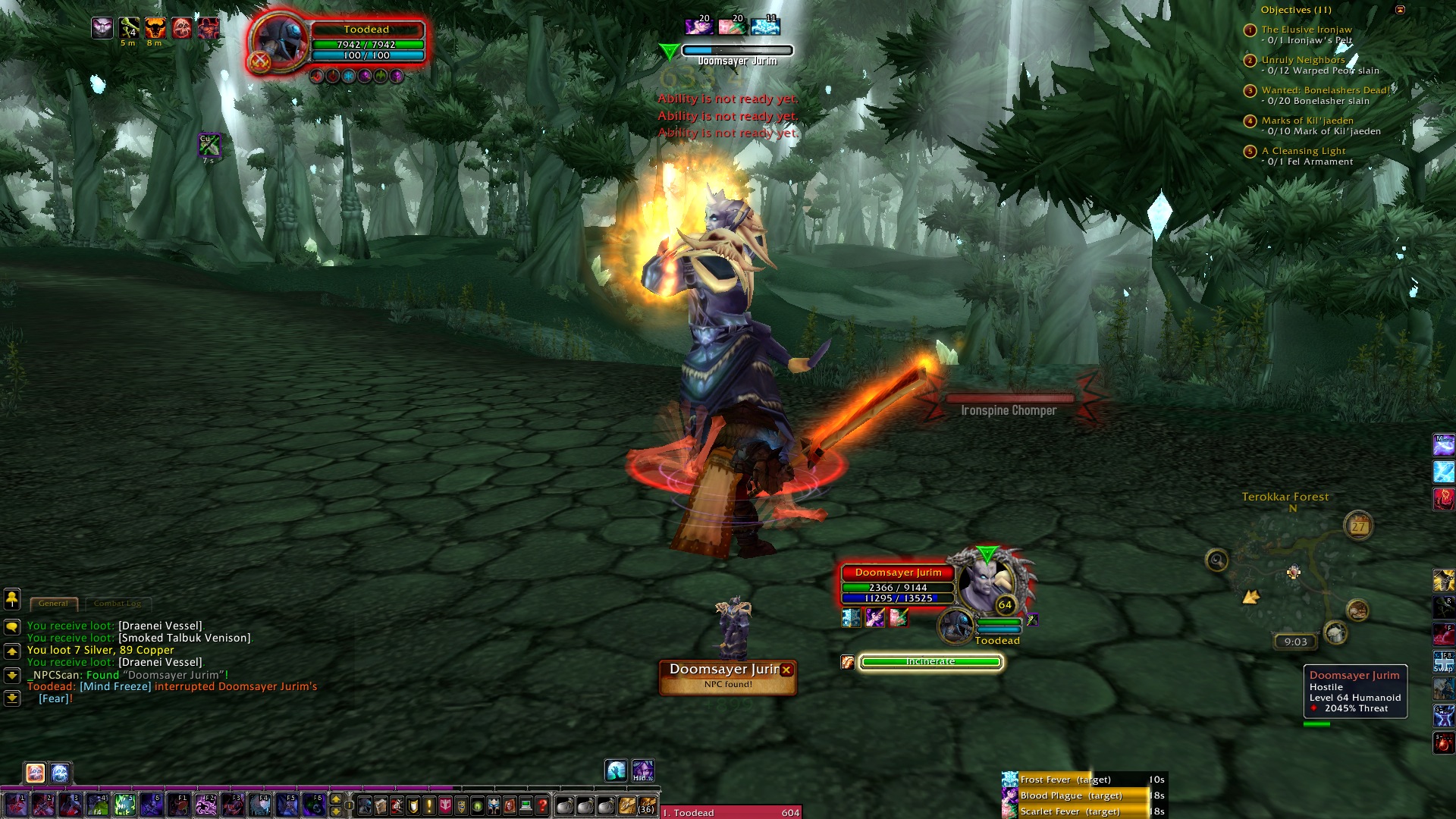Open the quest log exclamation mark button
Image resolution: width=1456 pixels, height=819 pixels.
coord(429,805)
